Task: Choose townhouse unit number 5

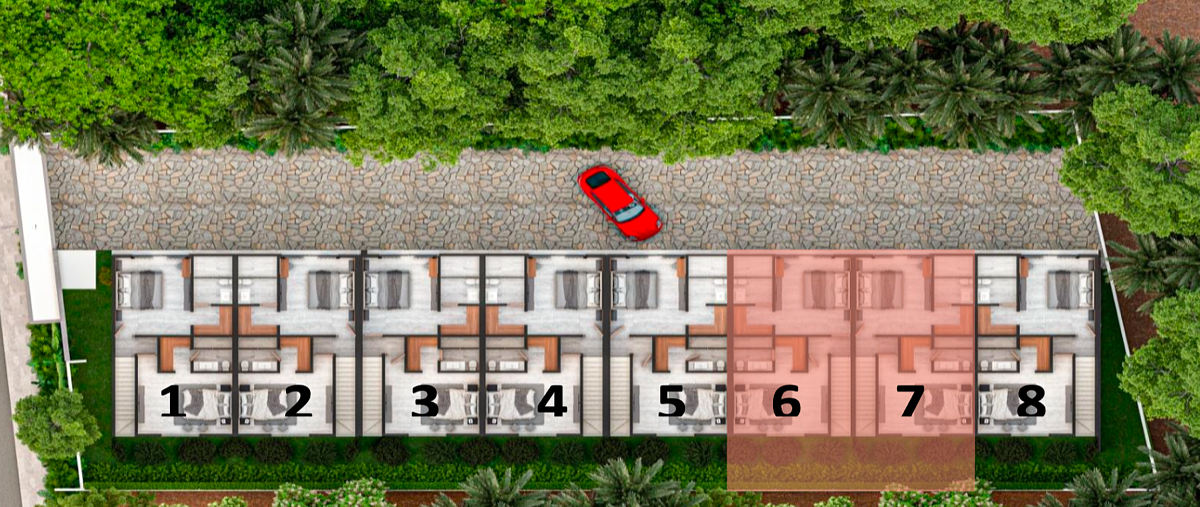Action: tap(671, 402)
